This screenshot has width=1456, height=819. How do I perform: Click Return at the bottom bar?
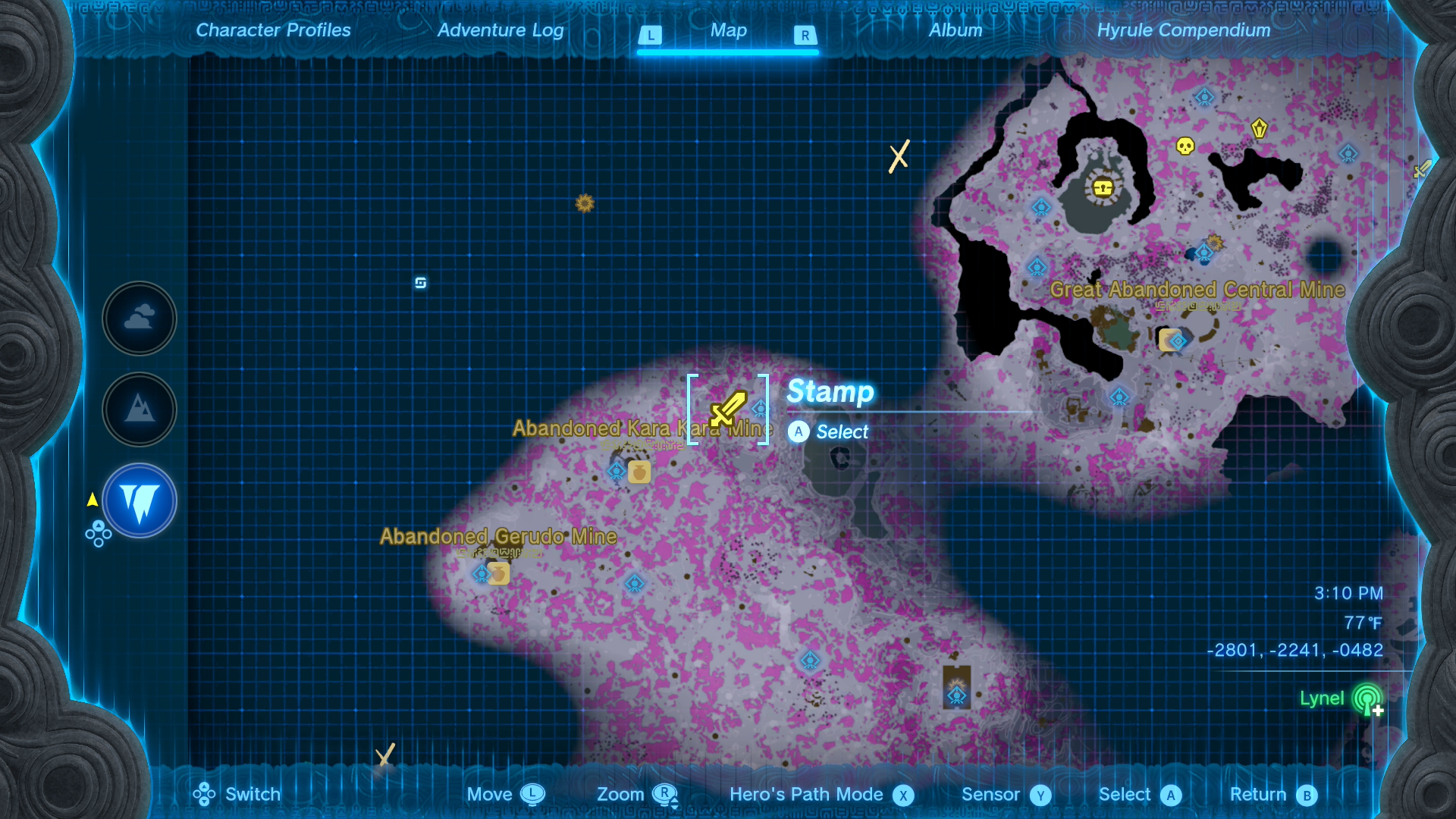point(1258,795)
